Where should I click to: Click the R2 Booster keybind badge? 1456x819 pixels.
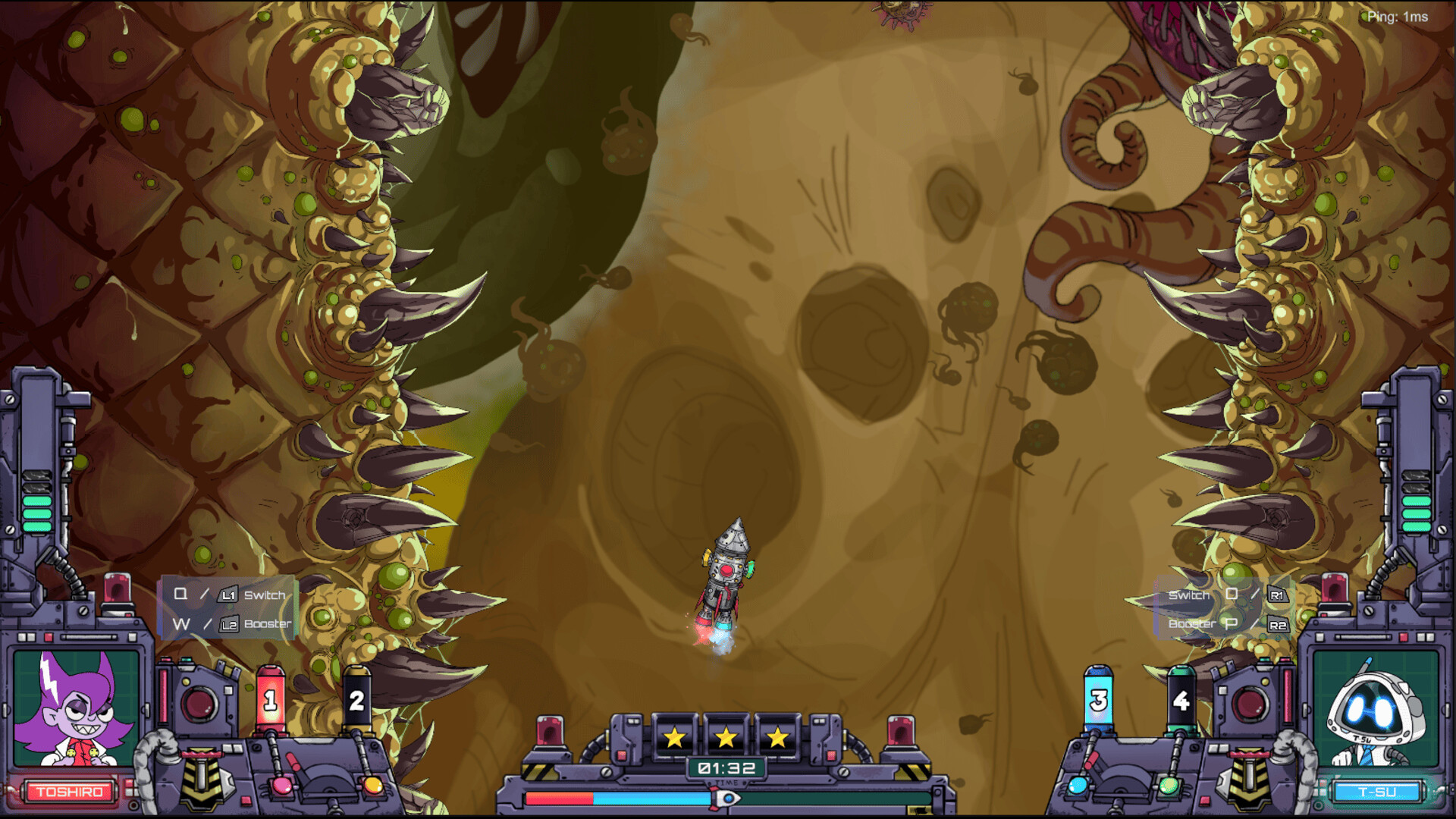pyautogui.click(x=1278, y=623)
